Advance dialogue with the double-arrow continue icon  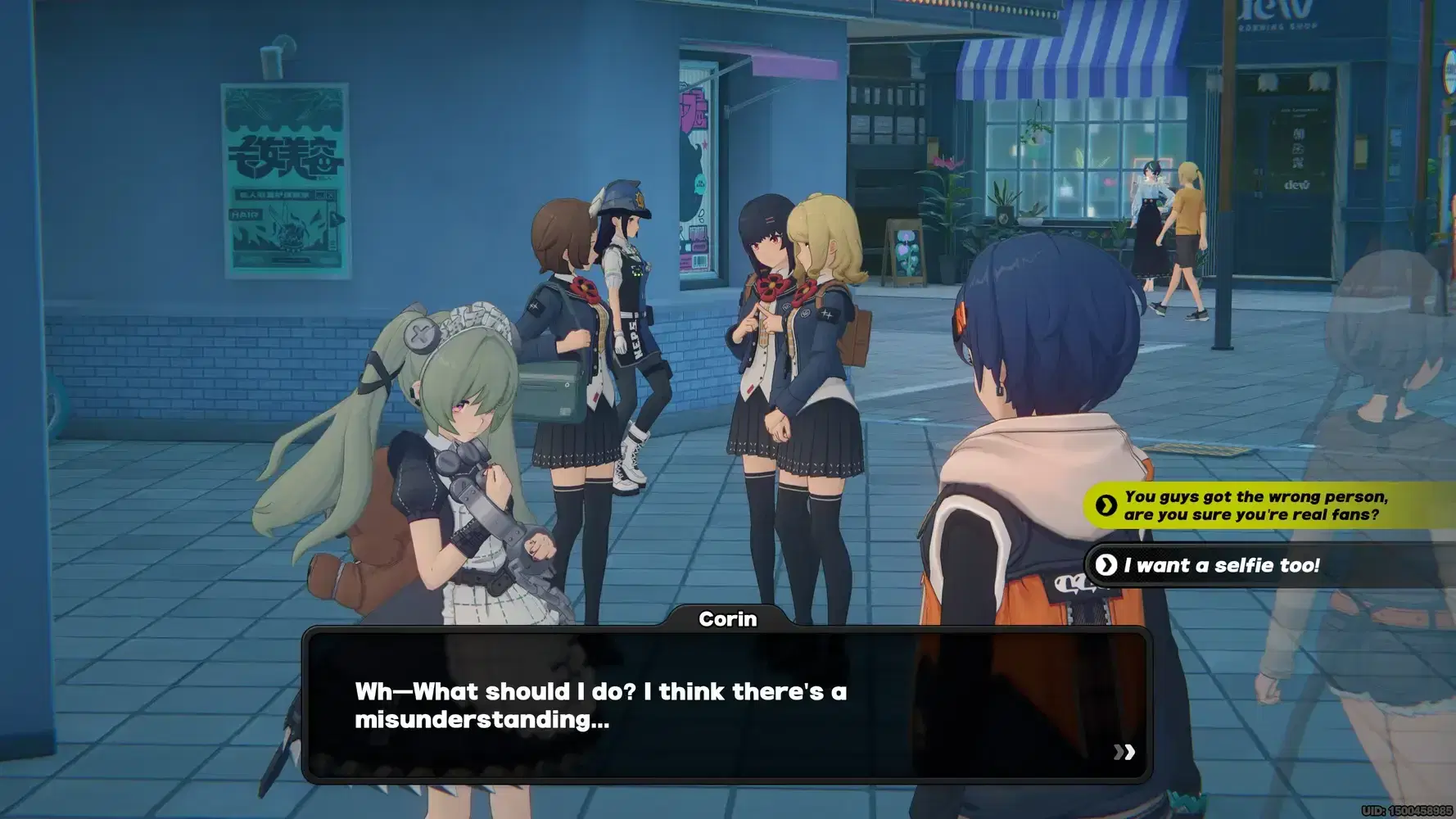pos(1124,752)
